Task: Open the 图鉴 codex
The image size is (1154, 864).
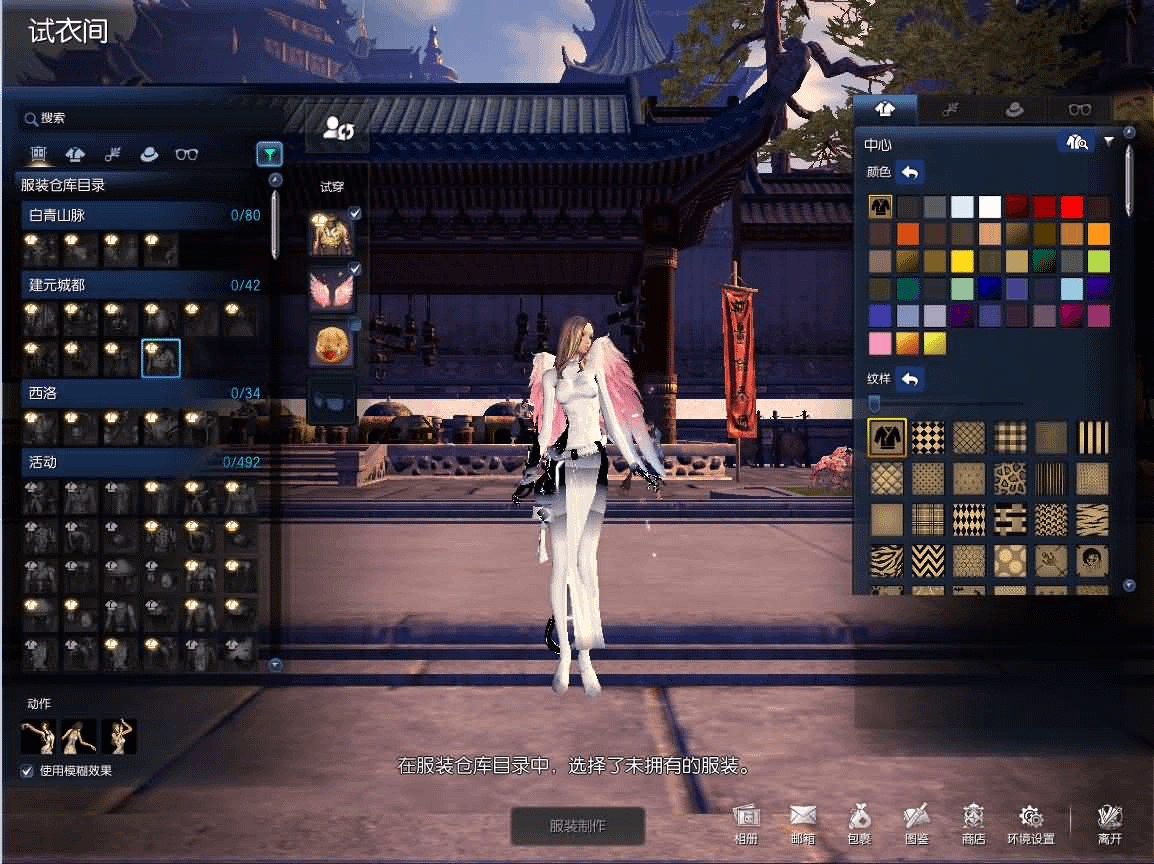Action: point(916,822)
